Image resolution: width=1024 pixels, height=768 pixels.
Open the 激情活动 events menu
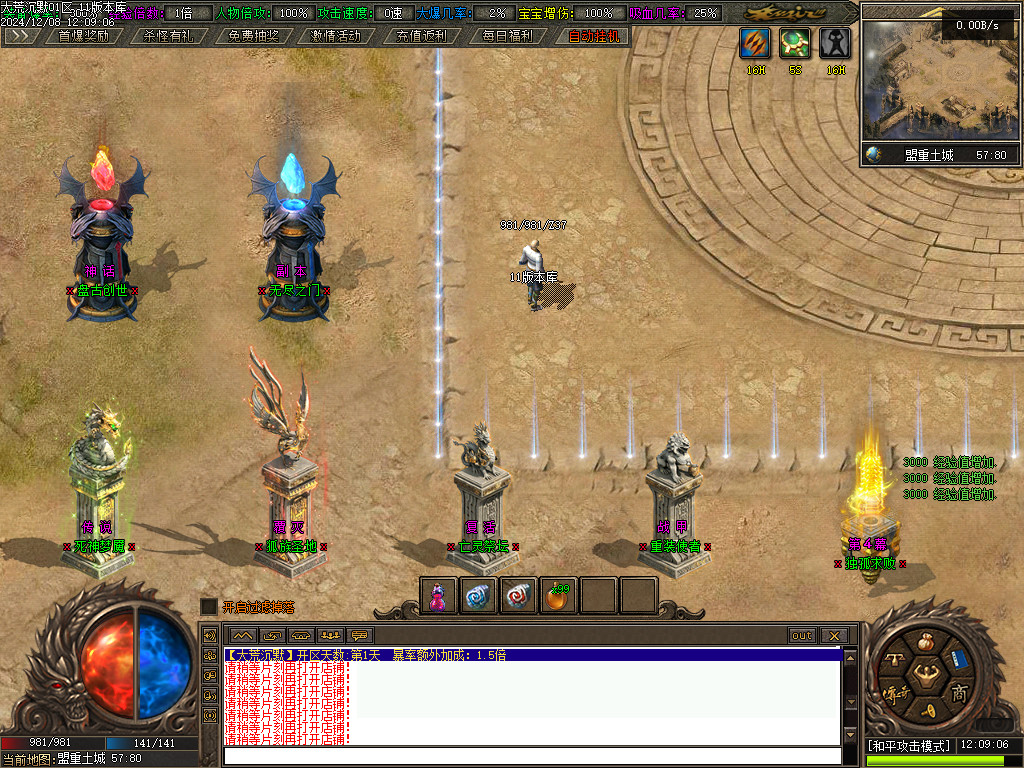point(336,36)
